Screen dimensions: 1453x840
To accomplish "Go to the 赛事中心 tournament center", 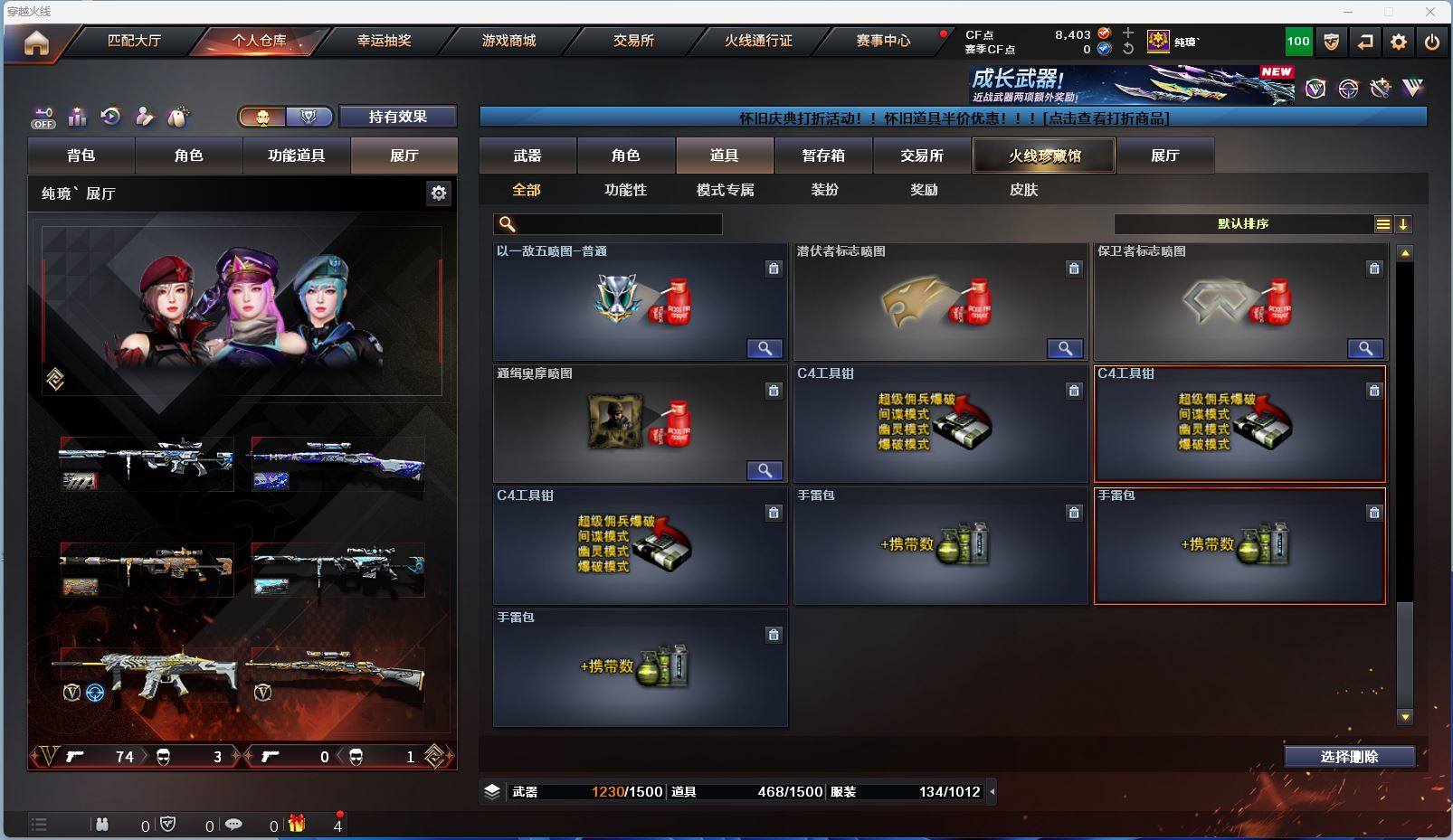I will click(x=883, y=41).
